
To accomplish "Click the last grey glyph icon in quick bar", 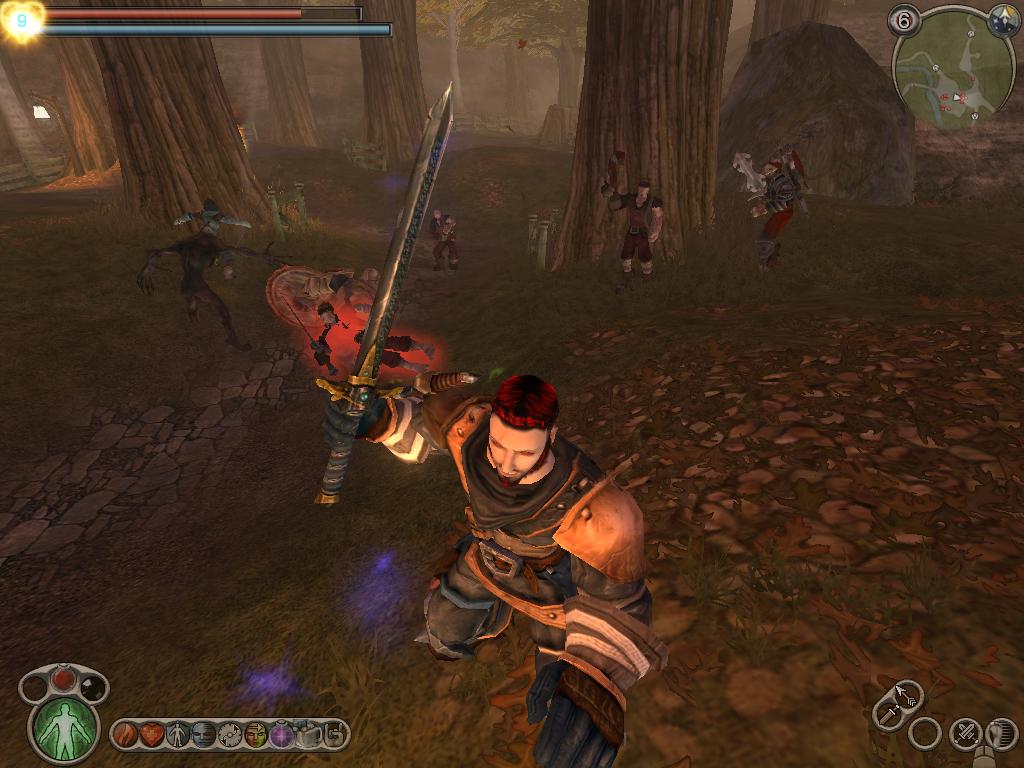I will (x=334, y=735).
